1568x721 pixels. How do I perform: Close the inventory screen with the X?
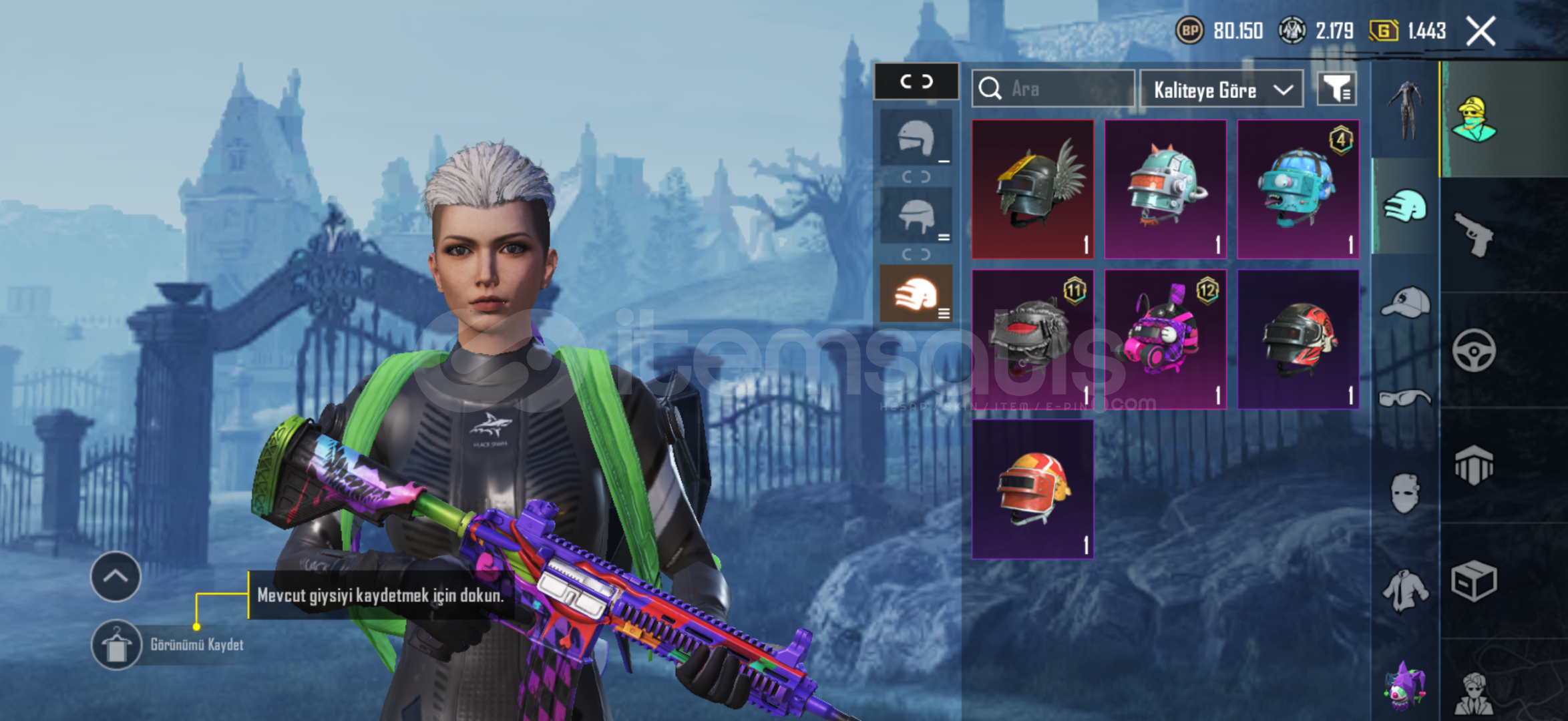click(x=1481, y=31)
